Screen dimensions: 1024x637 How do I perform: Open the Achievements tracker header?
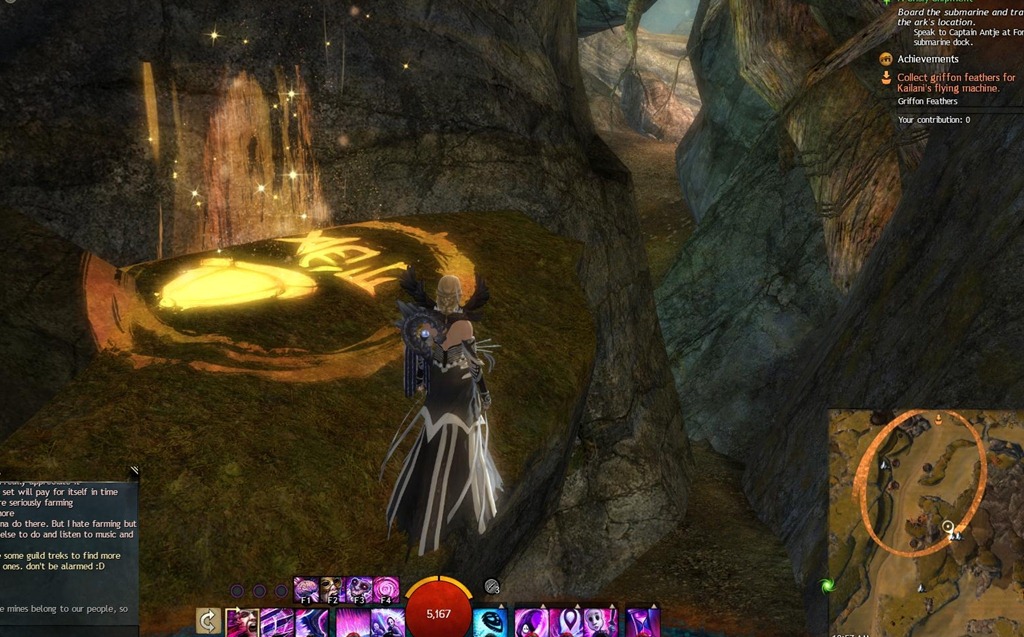click(x=927, y=59)
